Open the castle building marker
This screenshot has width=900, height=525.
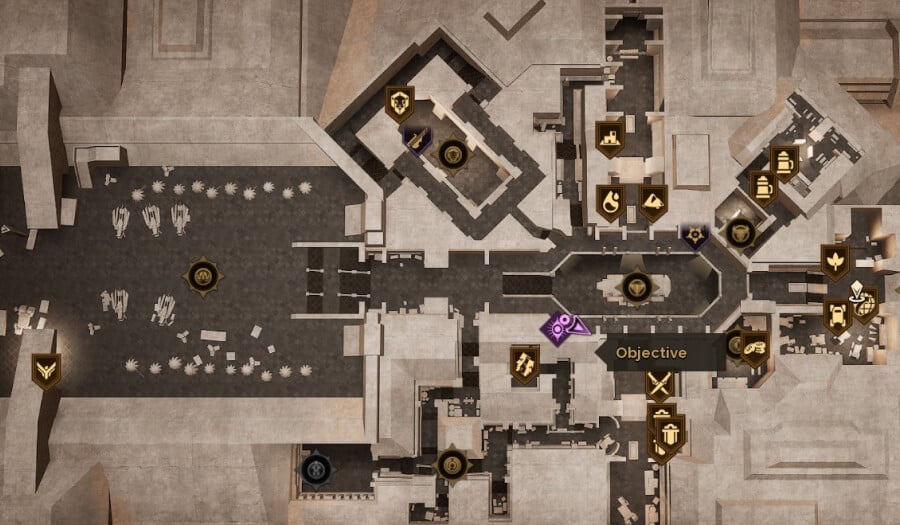610,136
